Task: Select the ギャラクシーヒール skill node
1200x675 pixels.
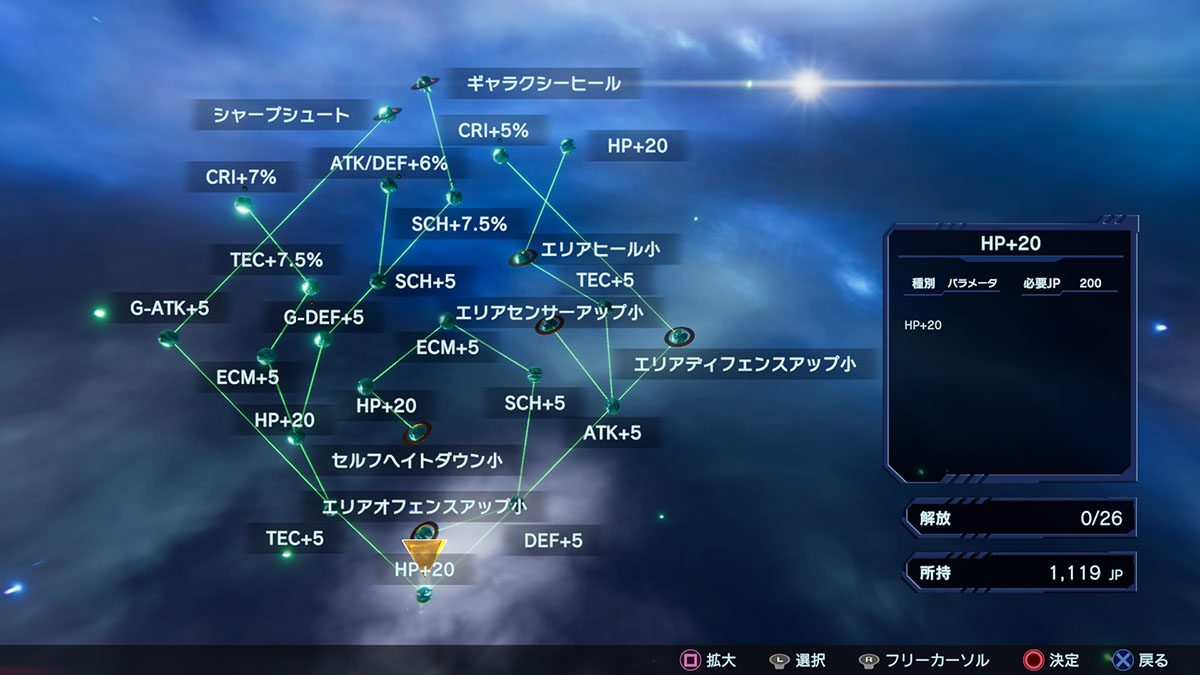Action: (x=427, y=83)
